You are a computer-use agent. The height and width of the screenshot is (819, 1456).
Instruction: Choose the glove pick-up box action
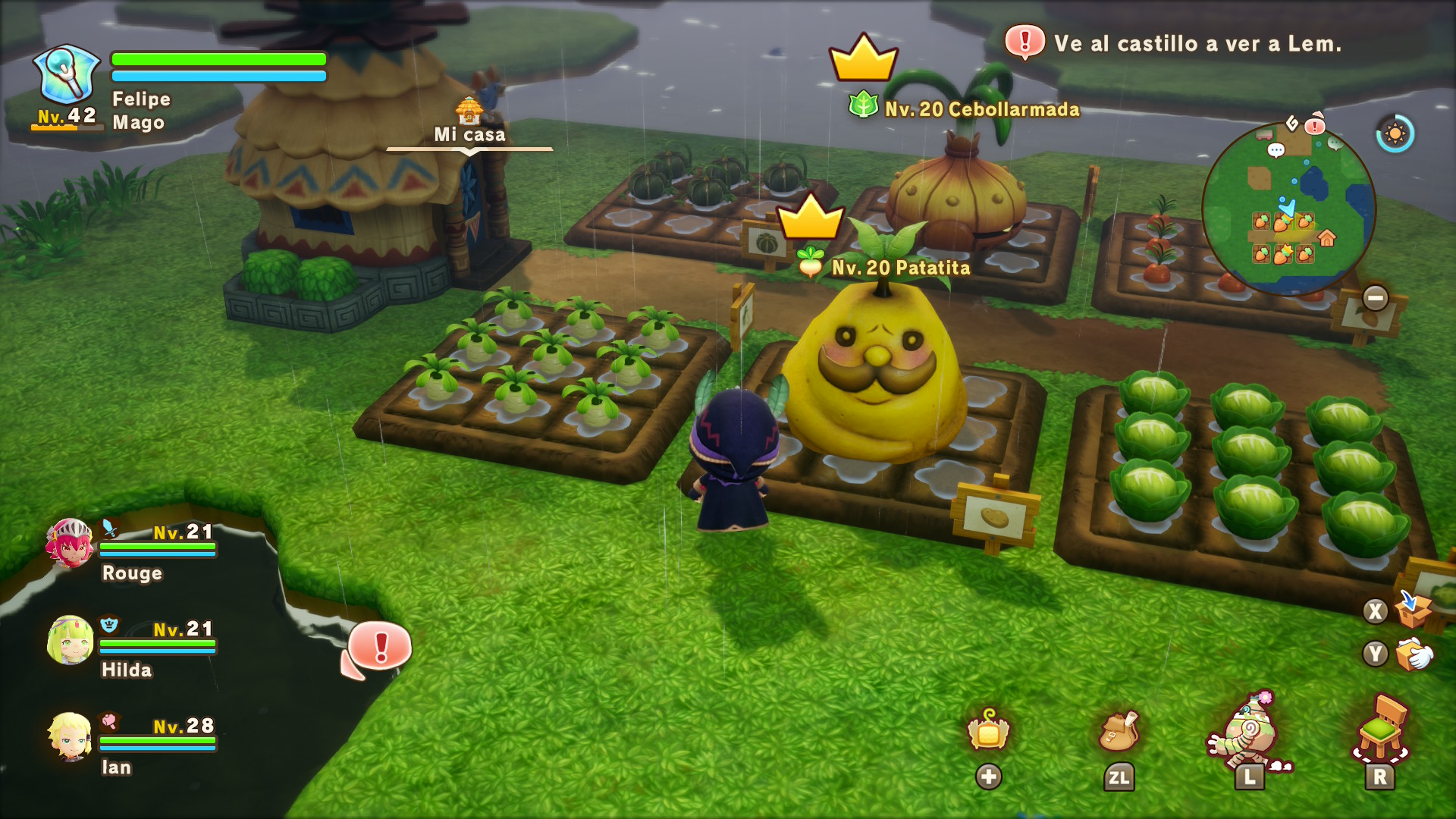pyautogui.click(x=1413, y=654)
